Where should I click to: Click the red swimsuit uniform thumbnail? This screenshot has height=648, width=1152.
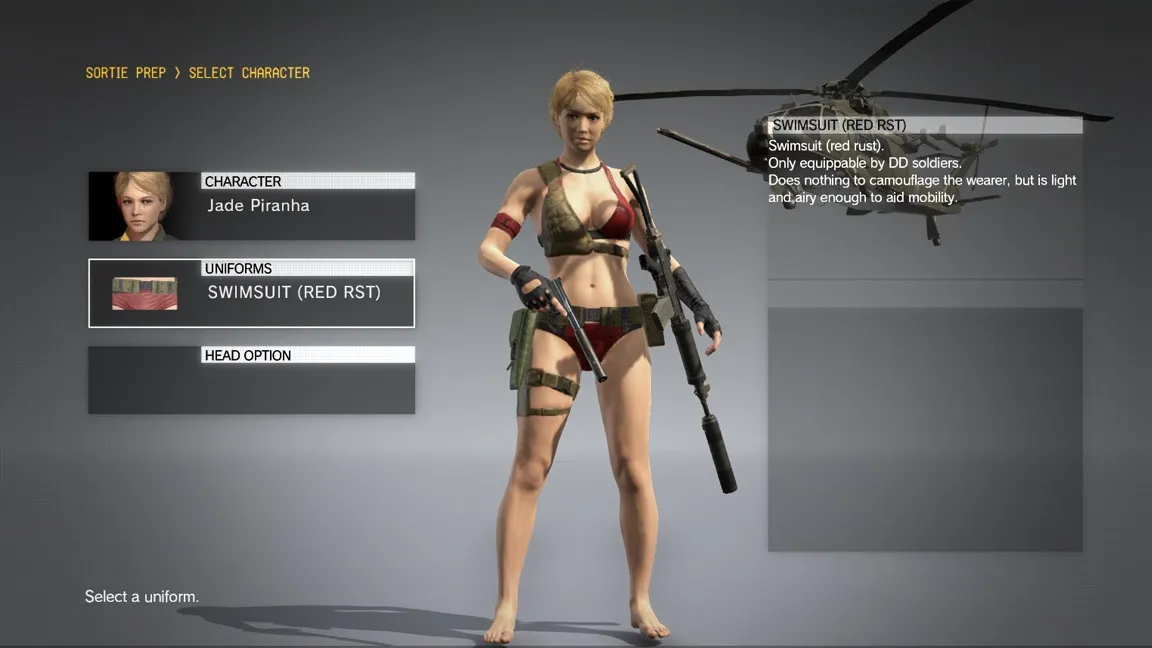pos(144,293)
